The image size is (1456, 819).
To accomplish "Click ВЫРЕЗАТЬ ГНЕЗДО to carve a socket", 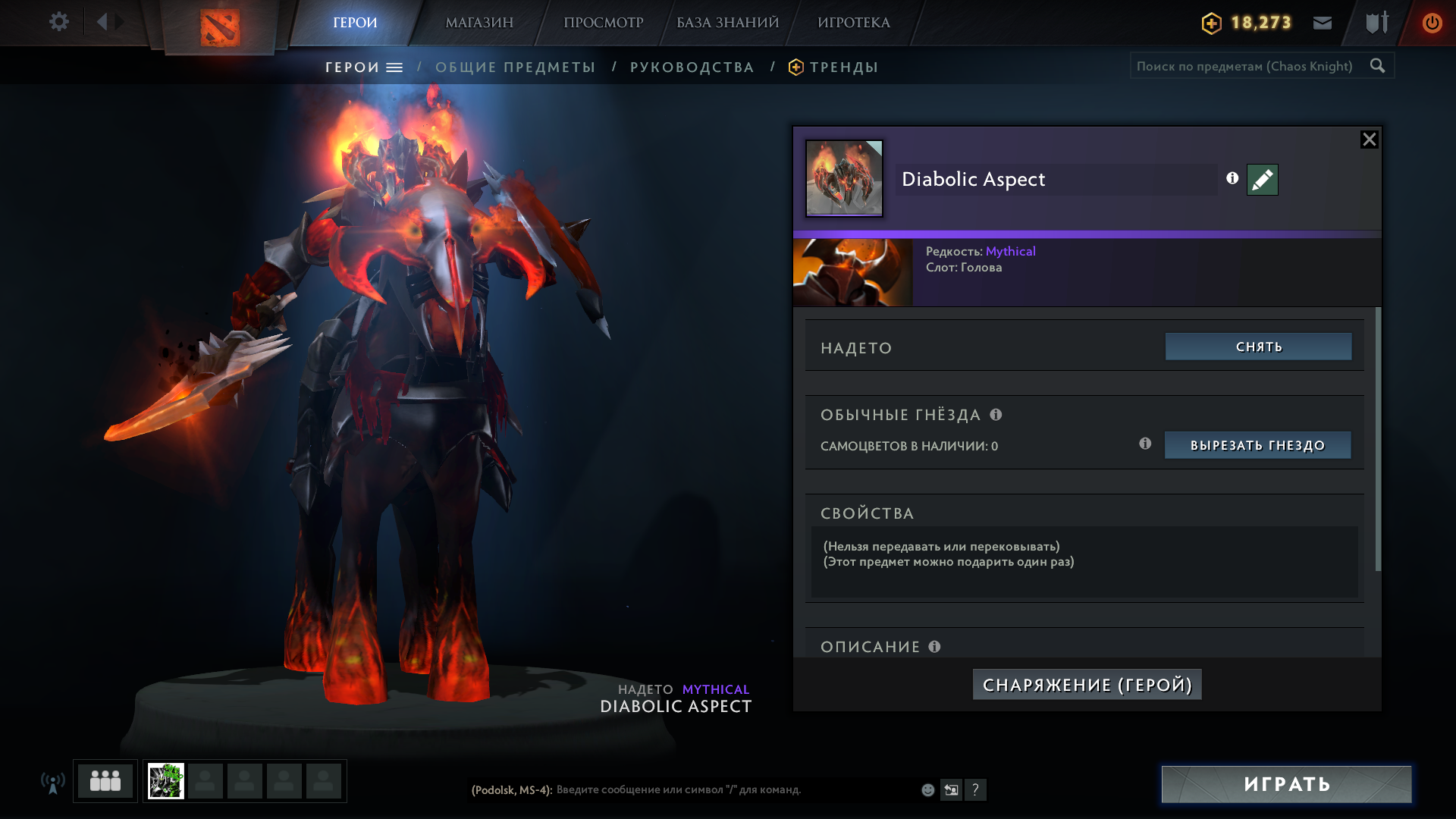I will click(x=1257, y=445).
